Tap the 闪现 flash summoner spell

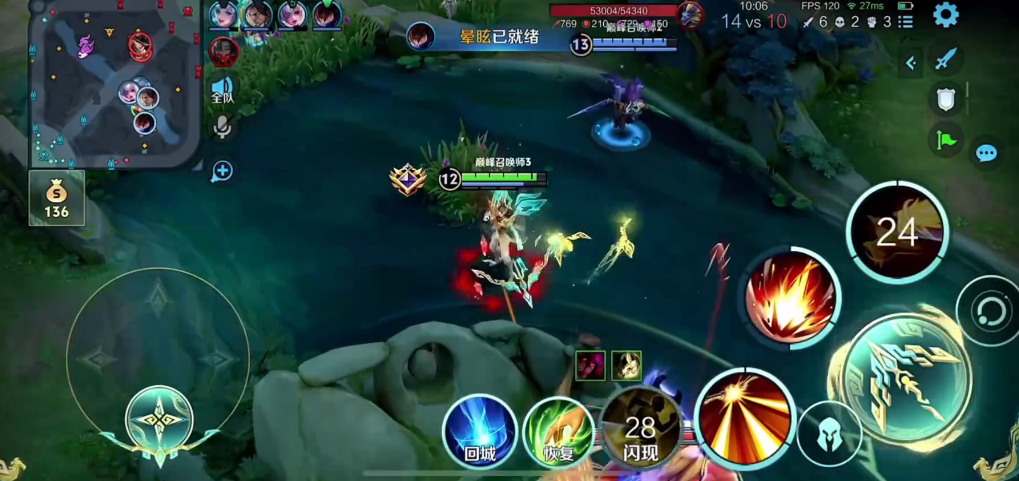(640, 431)
